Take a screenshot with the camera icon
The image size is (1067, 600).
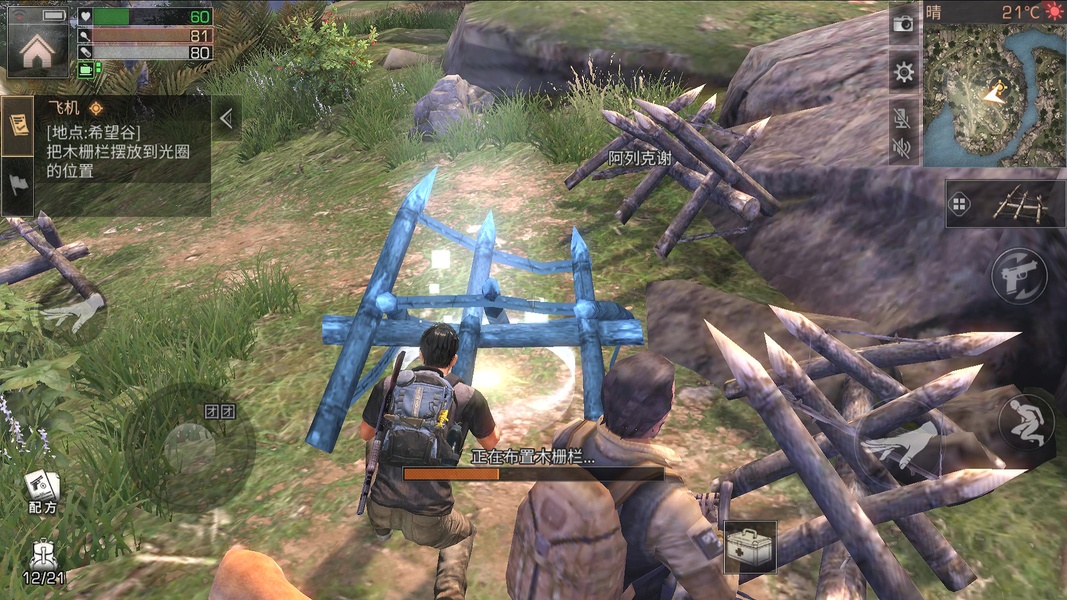pos(903,23)
